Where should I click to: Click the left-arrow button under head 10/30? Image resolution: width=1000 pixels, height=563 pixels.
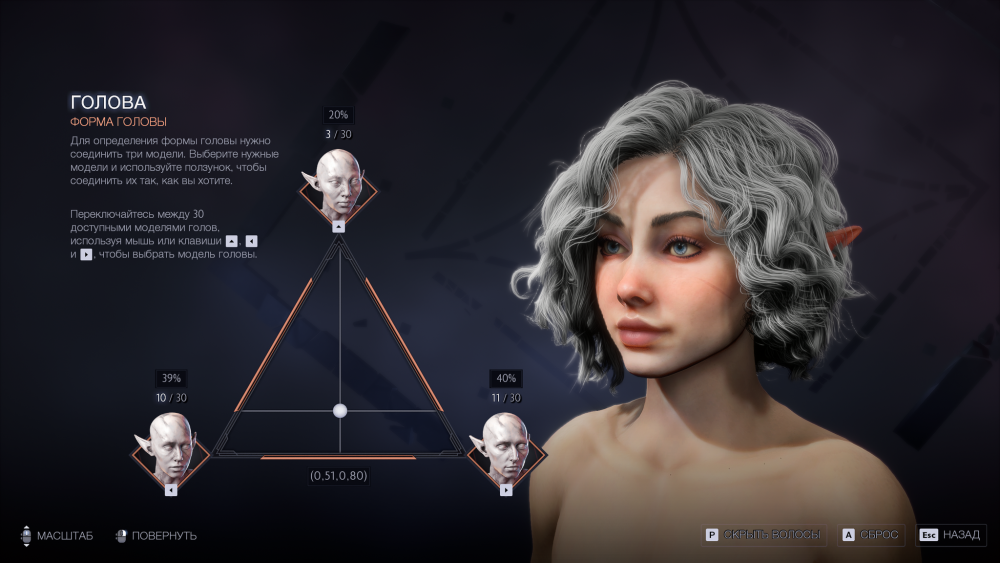click(x=171, y=490)
